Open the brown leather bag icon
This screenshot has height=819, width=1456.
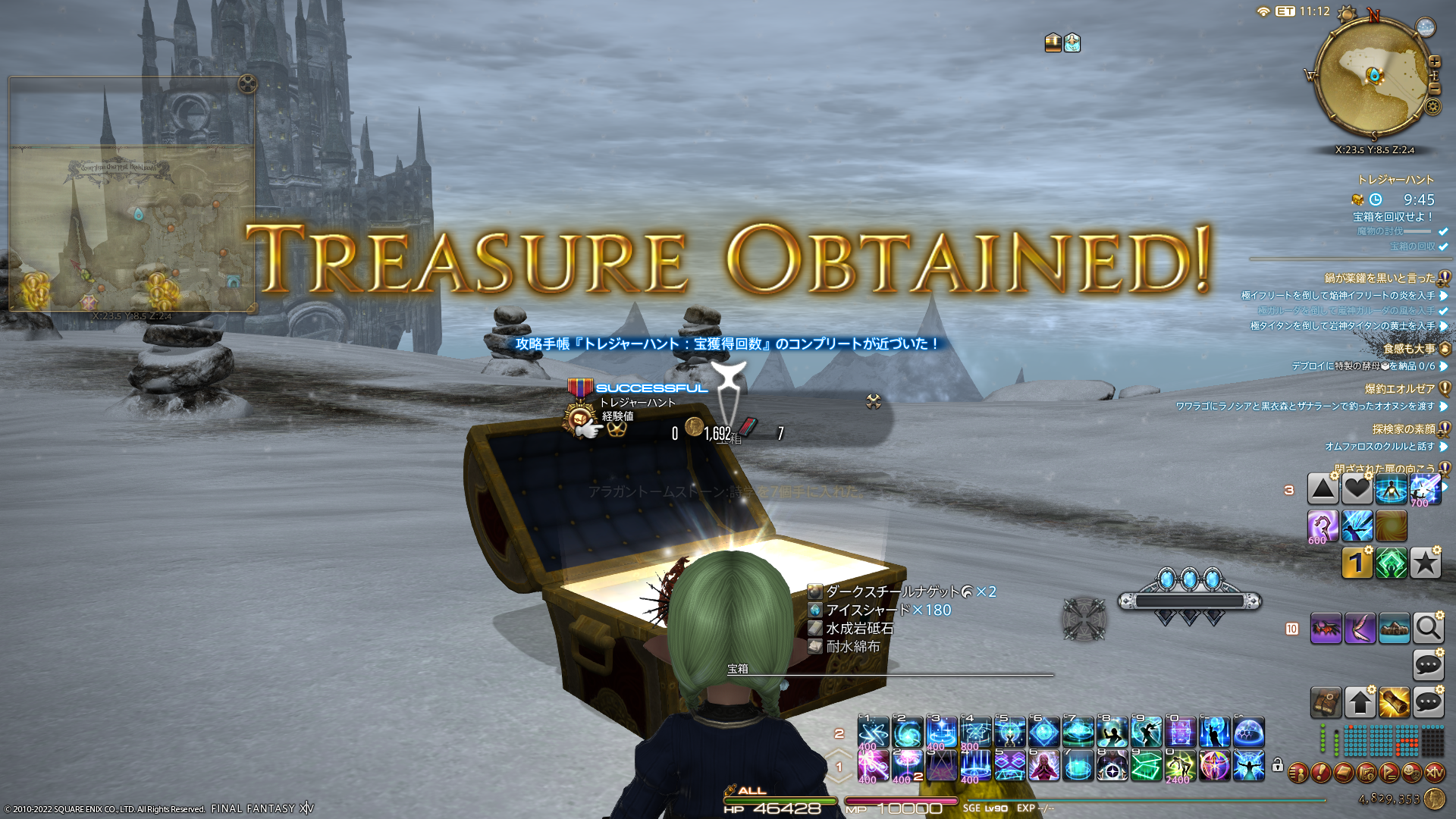pyautogui.click(x=1326, y=703)
